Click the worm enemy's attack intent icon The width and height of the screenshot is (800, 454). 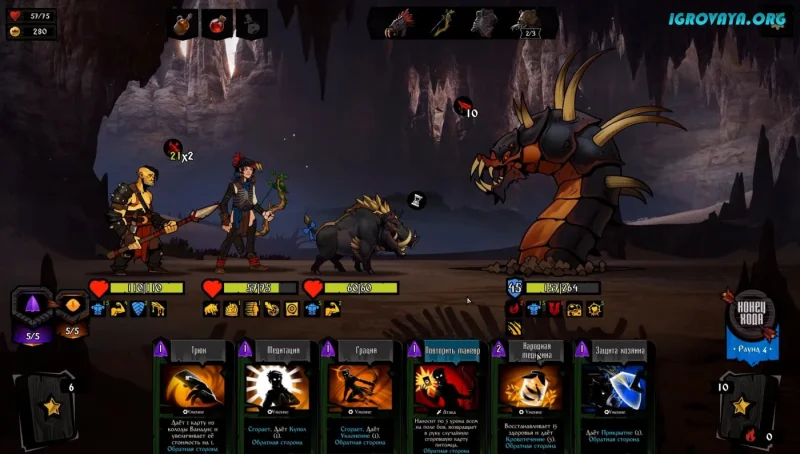464,105
